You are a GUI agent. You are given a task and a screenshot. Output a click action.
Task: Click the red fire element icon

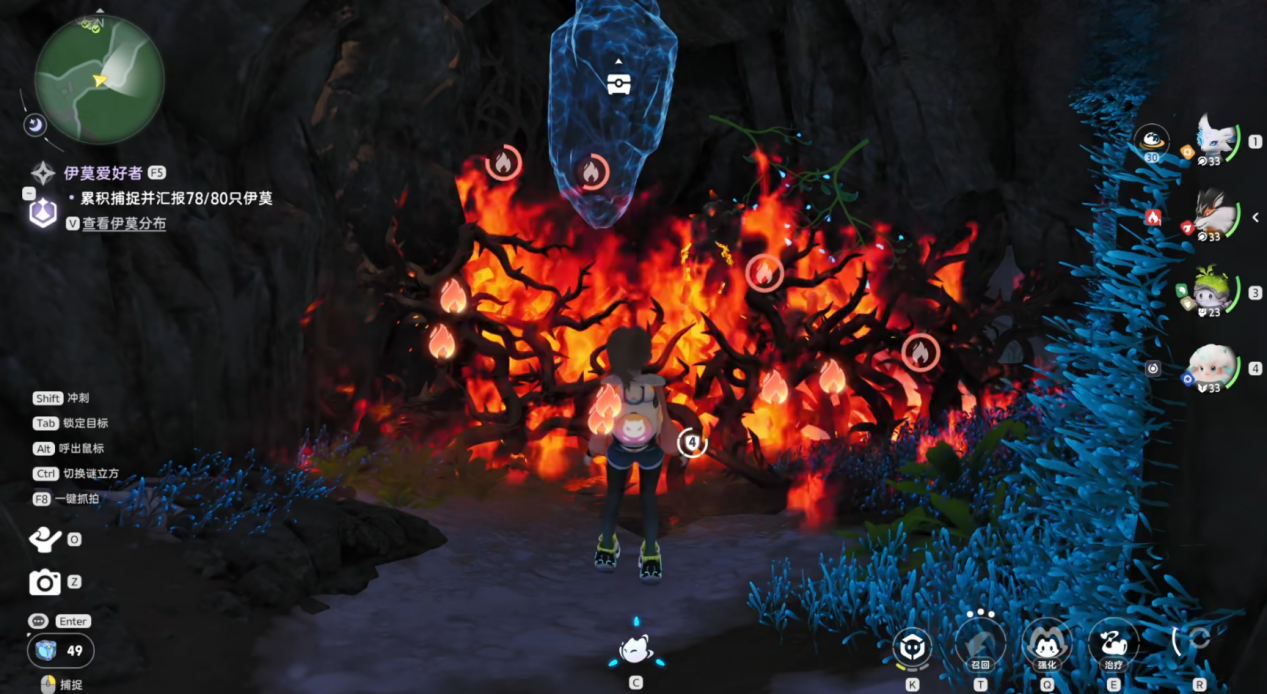(1152, 216)
